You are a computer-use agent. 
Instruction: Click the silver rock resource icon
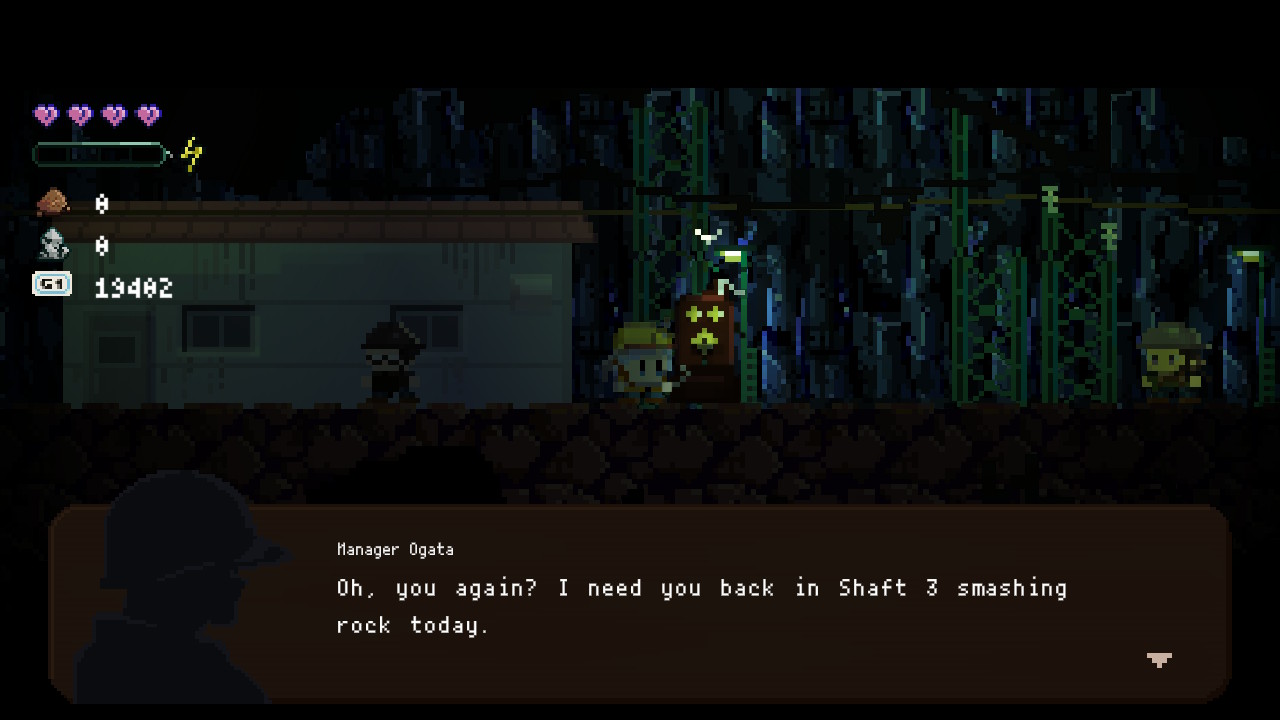pos(53,245)
